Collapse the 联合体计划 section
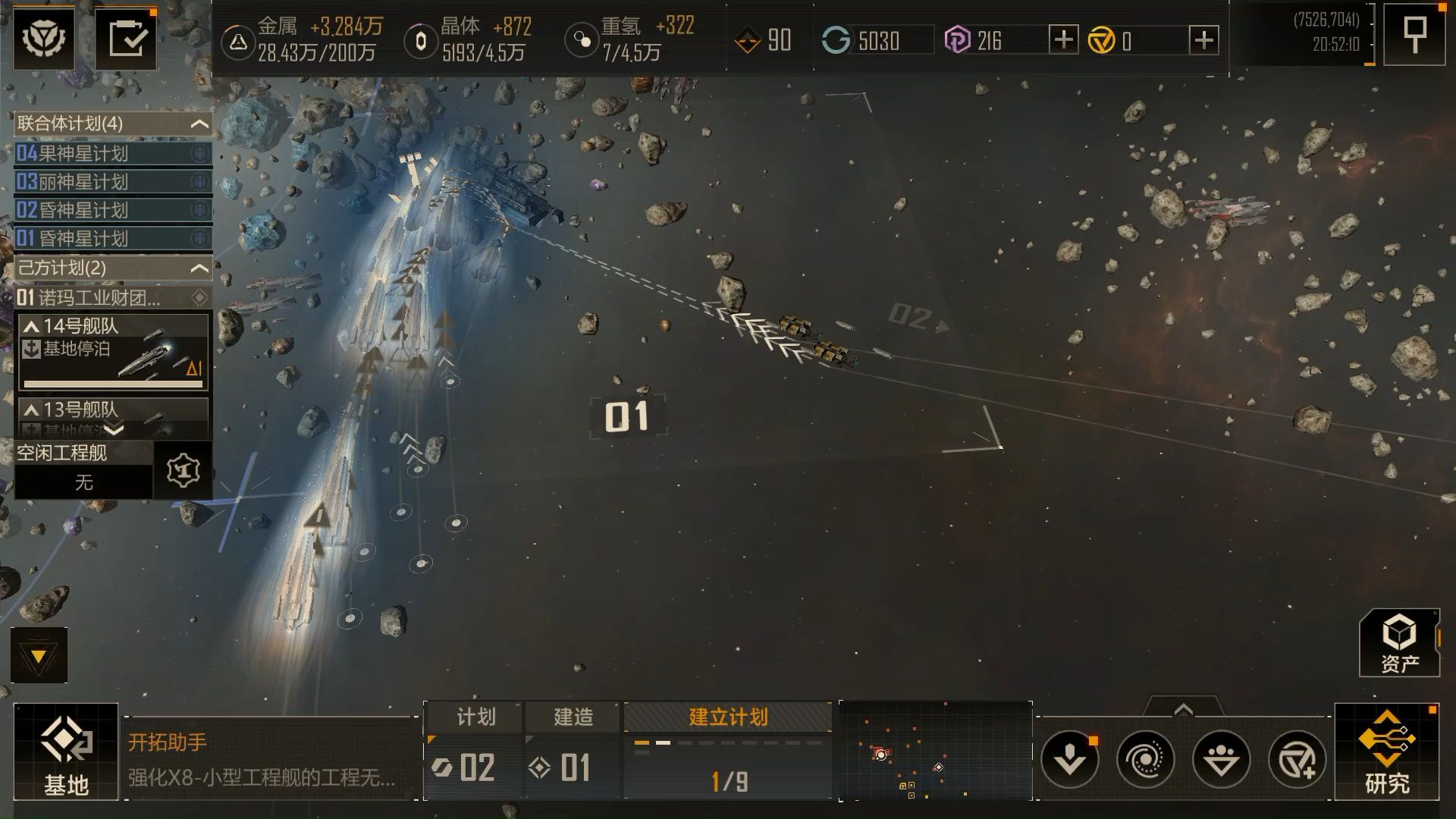Image resolution: width=1456 pixels, height=819 pixels. [x=199, y=124]
